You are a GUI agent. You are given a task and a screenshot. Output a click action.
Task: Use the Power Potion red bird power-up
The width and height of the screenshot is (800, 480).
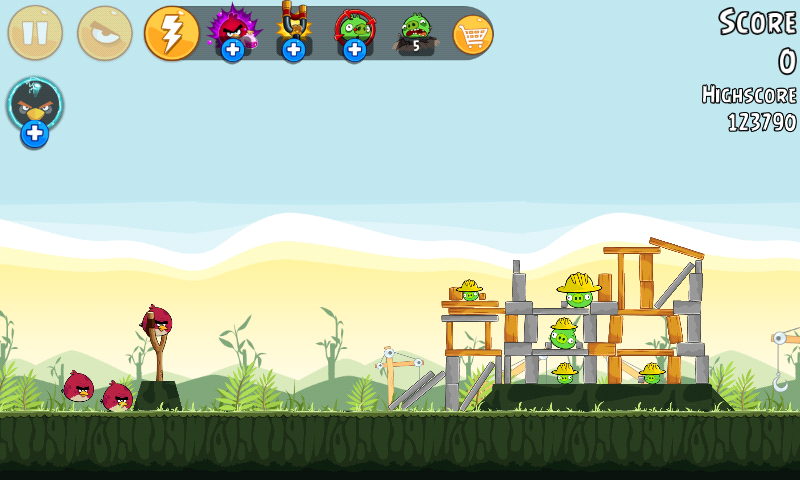(232, 32)
